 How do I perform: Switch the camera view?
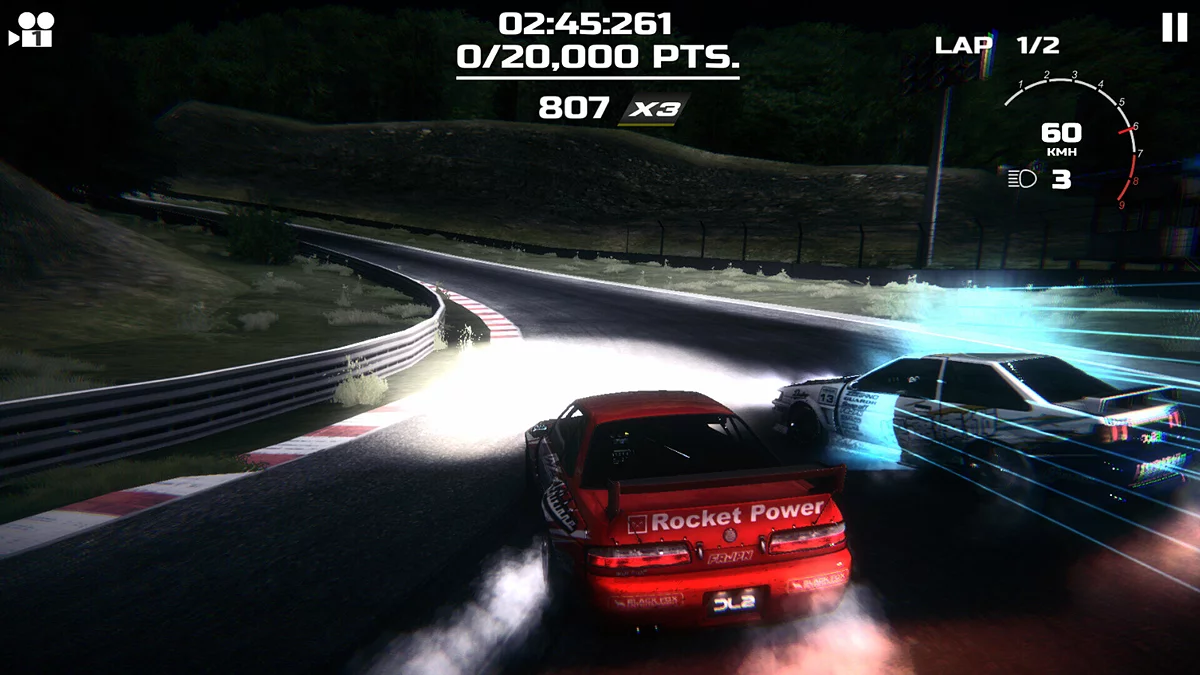point(30,30)
